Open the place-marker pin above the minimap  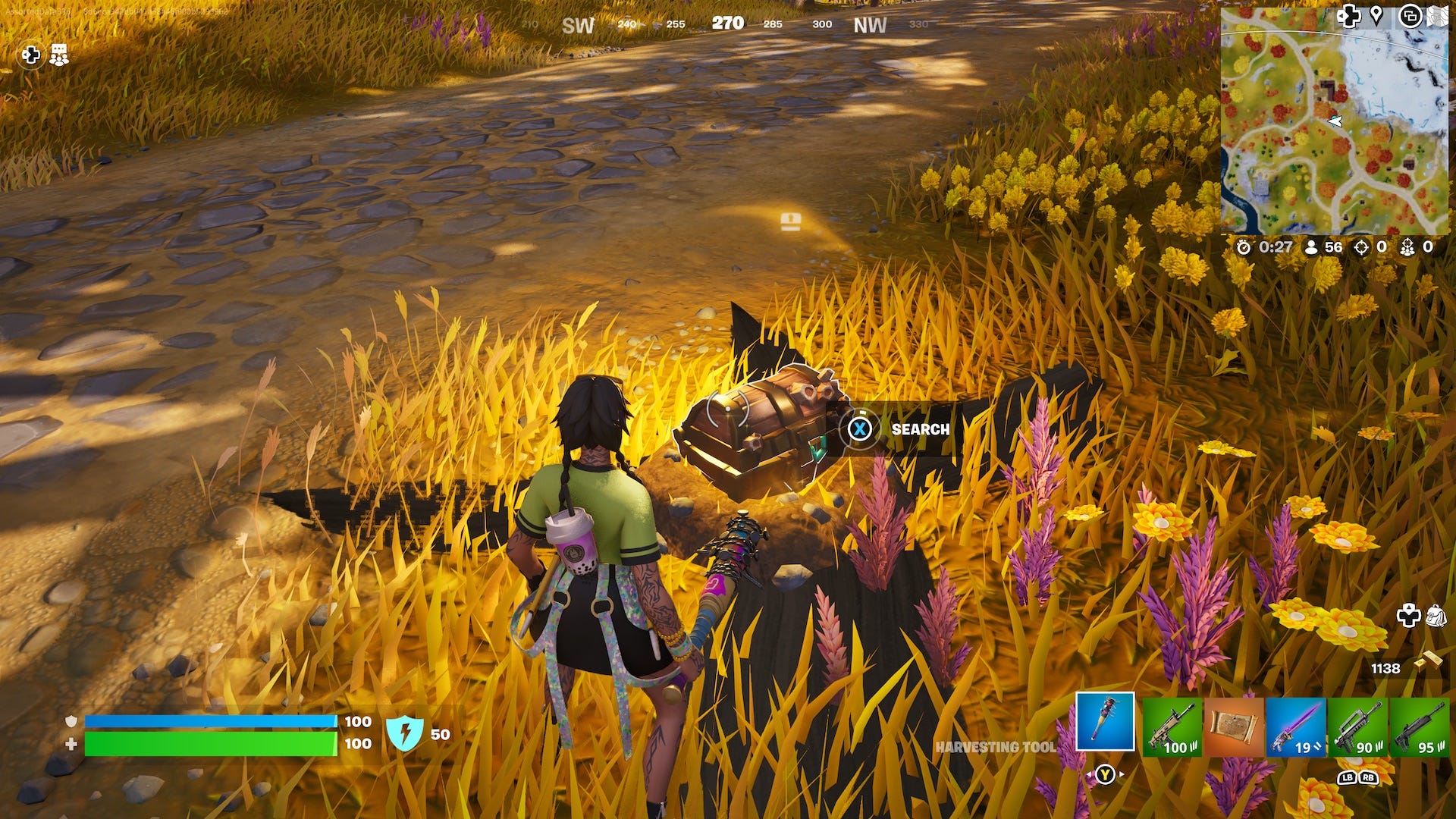1376,17
